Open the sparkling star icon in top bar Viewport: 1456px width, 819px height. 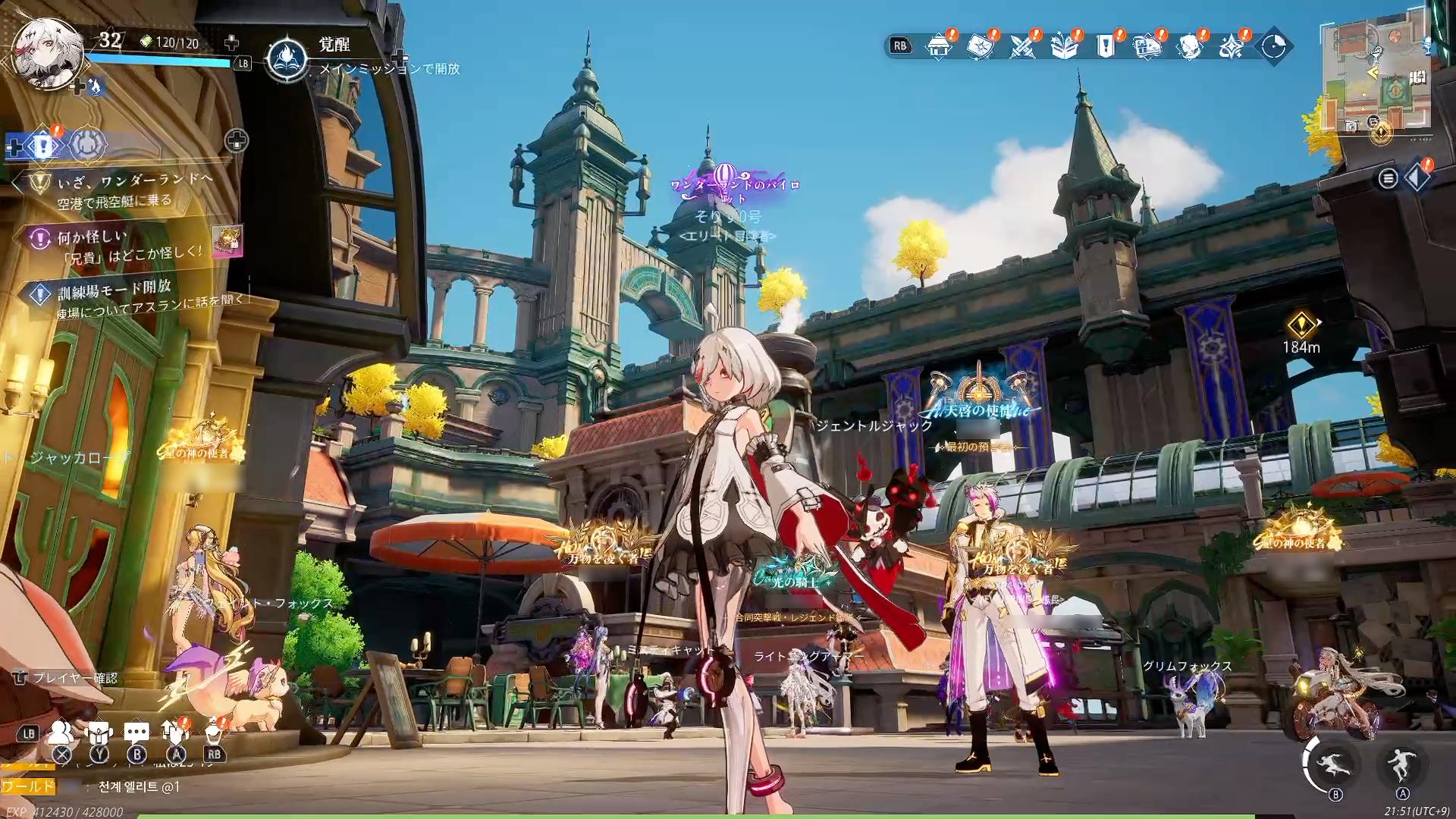coord(1231,46)
